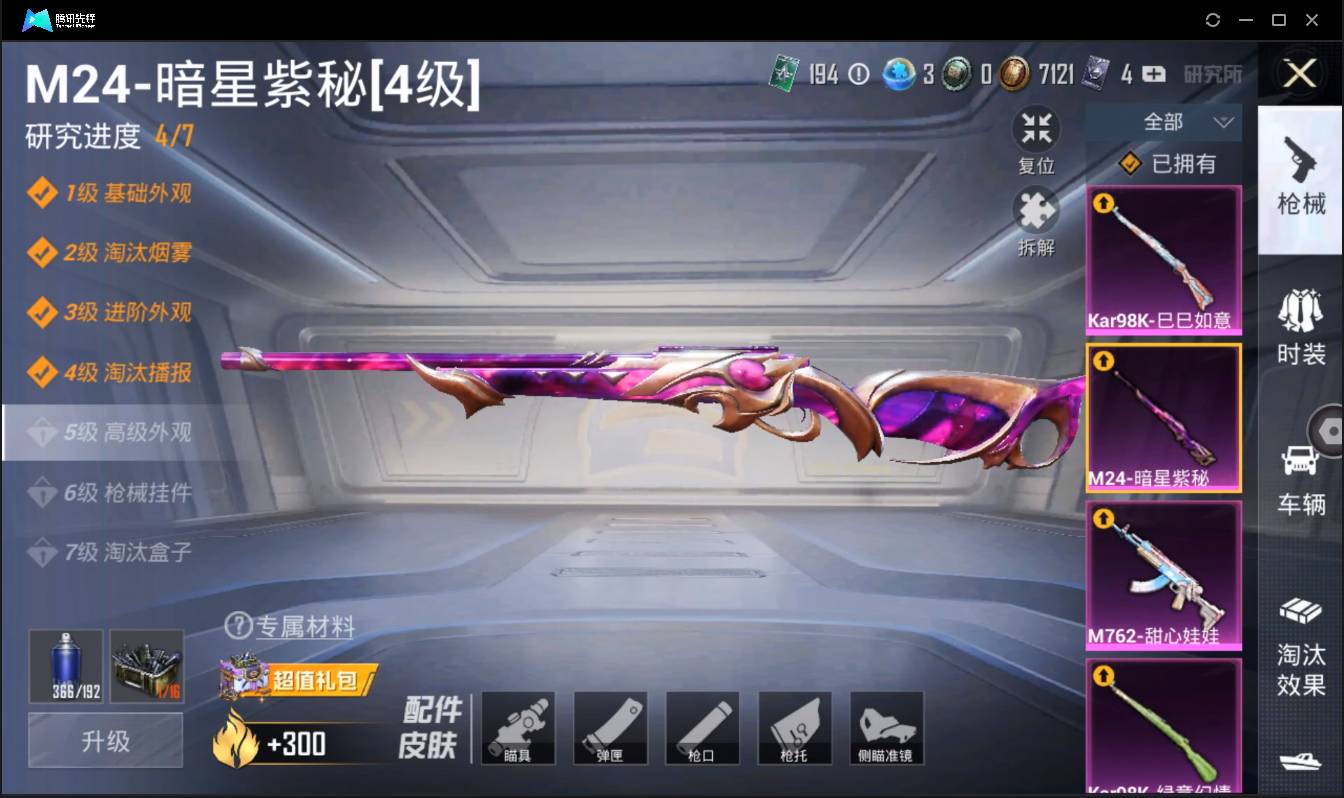Viewport: 1344px width, 798px height.
Task: Switch to the 时装 fashion category
Action: click(1300, 325)
